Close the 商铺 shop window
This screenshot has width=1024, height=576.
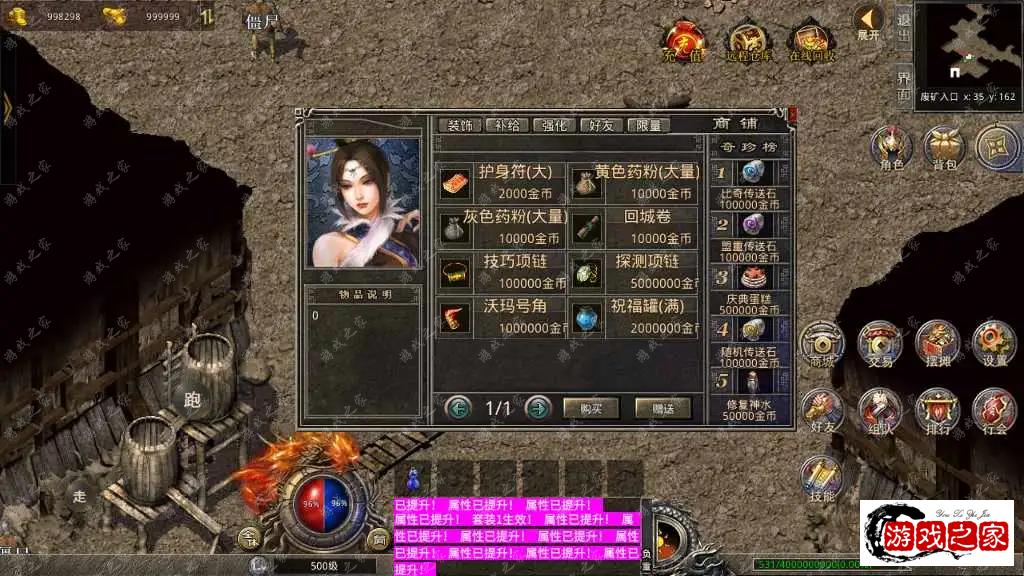(793, 115)
